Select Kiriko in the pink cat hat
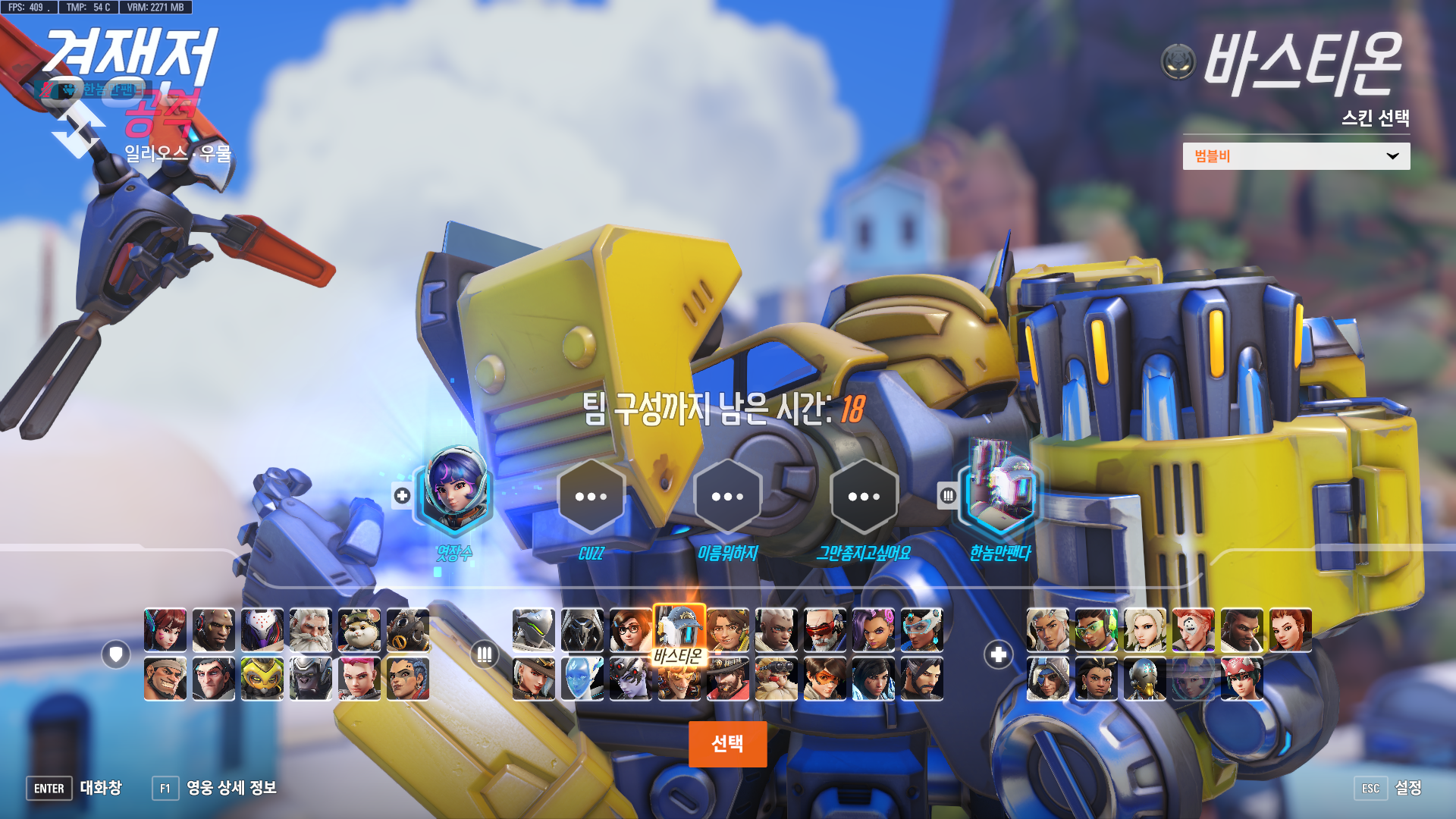Viewport: 1456px width, 819px height. [x=1242, y=679]
